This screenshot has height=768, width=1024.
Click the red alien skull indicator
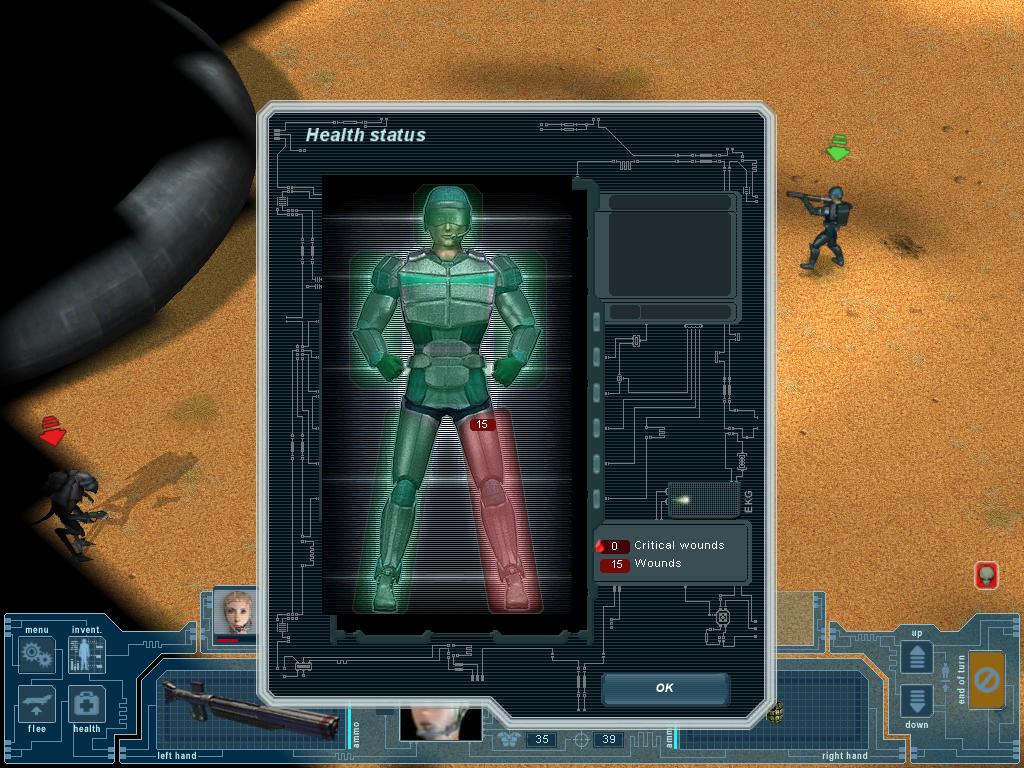click(986, 575)
